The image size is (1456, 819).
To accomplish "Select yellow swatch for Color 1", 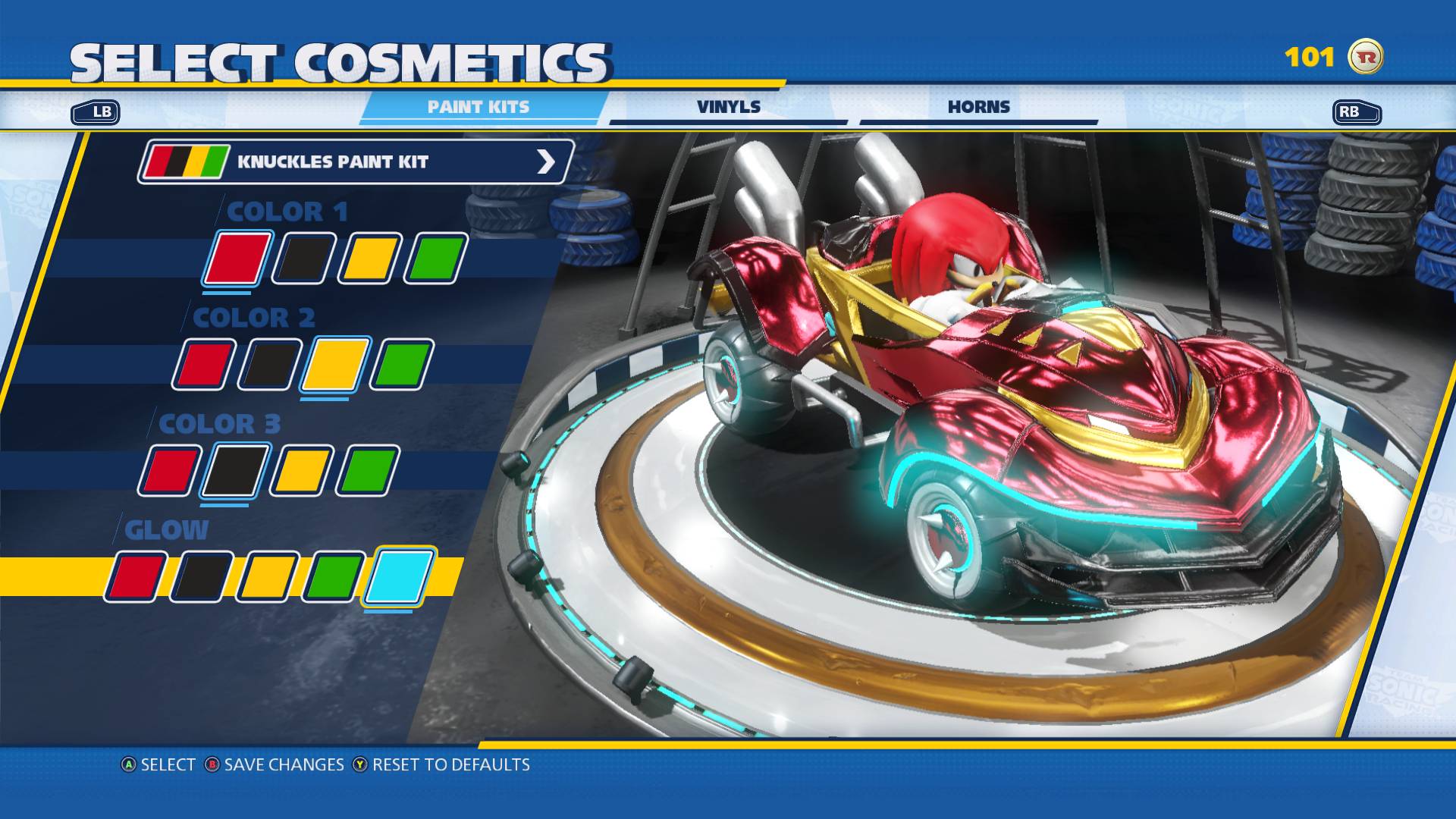I will click(x=370, y=259).
